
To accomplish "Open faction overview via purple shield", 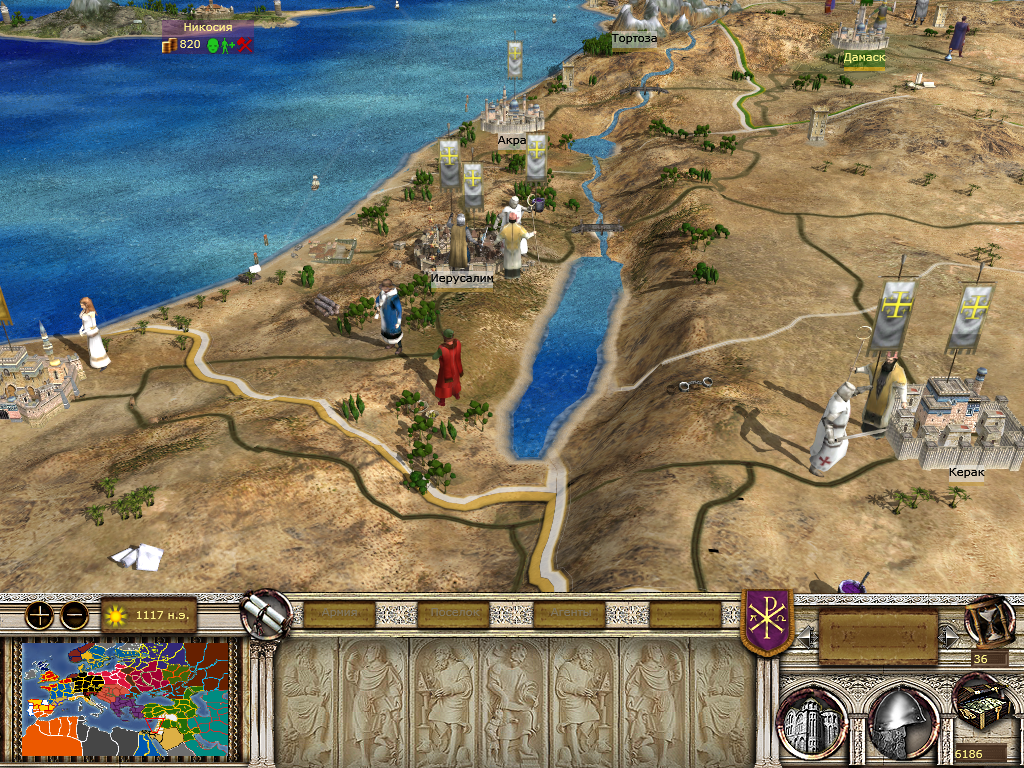I will (x=767, y=620).
